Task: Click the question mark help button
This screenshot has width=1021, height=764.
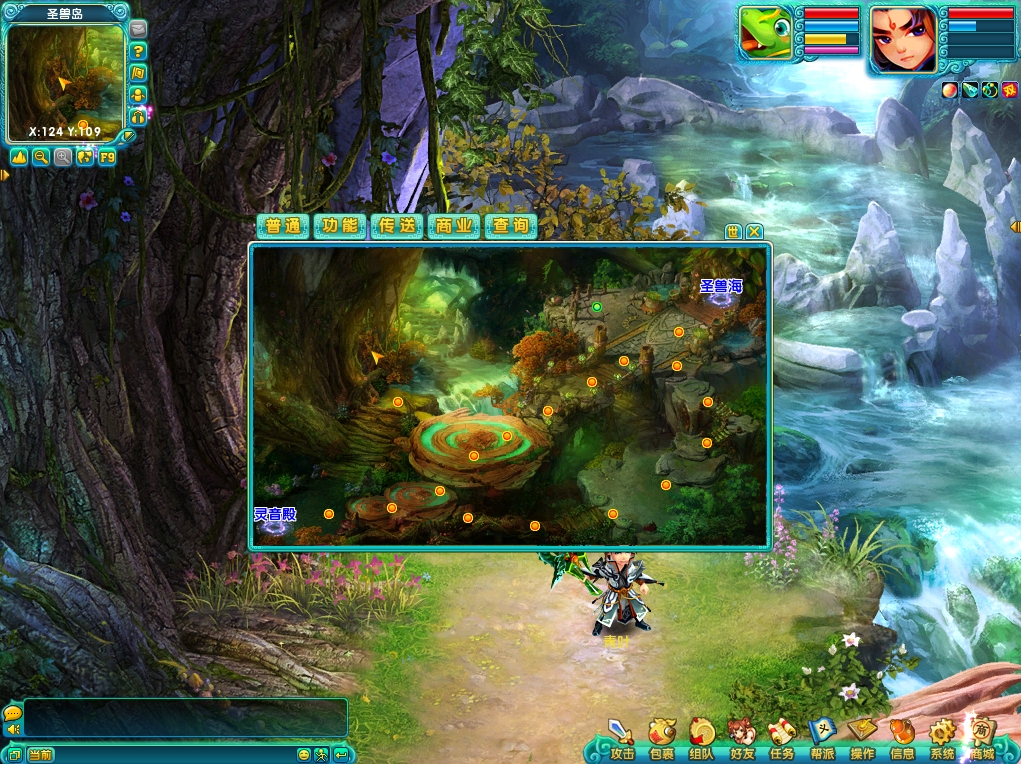Action: (x=138, y=51)
